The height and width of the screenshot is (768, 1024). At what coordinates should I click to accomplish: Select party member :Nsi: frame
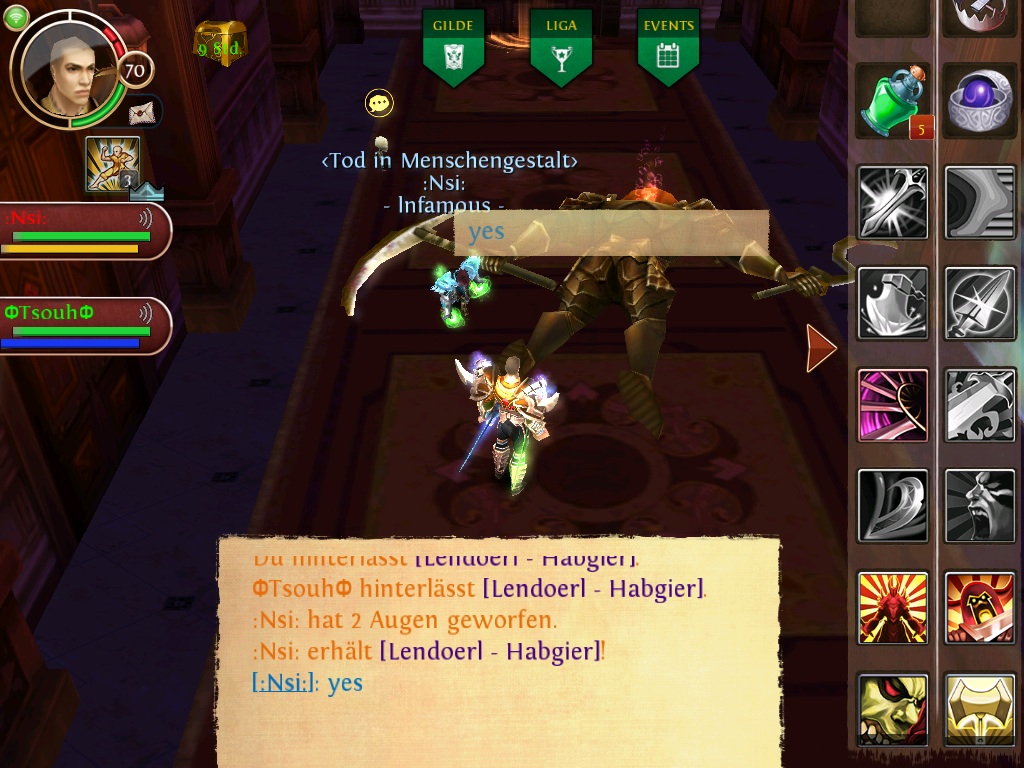pos(84,231)
